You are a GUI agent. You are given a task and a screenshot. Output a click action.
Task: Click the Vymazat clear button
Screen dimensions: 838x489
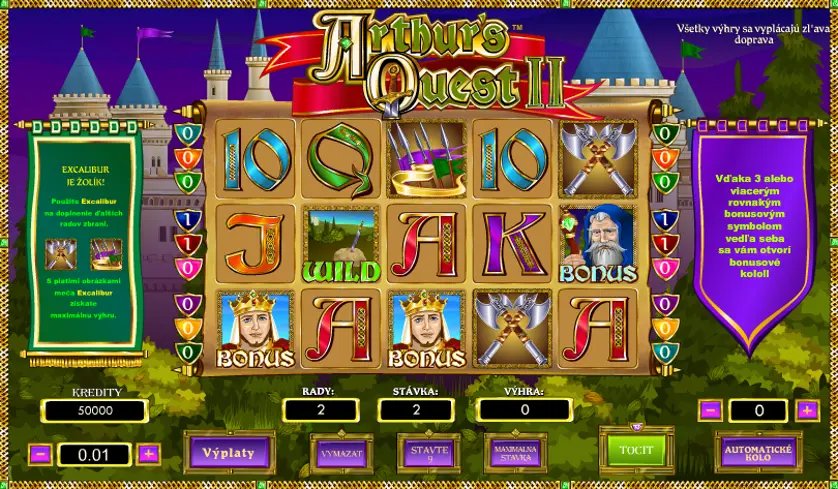(x=341, y=453)
